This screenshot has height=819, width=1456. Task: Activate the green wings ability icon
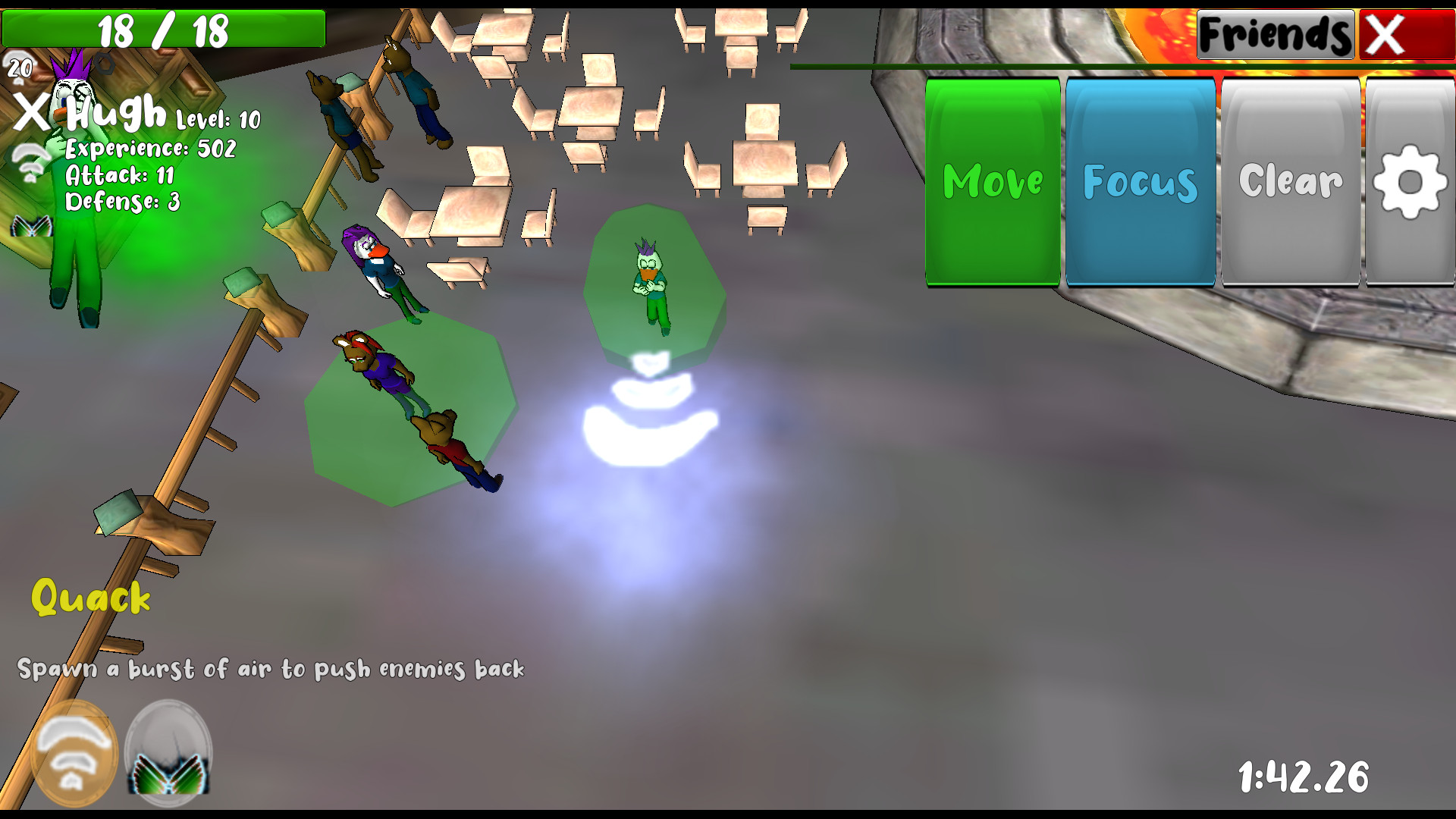[168, 752]
